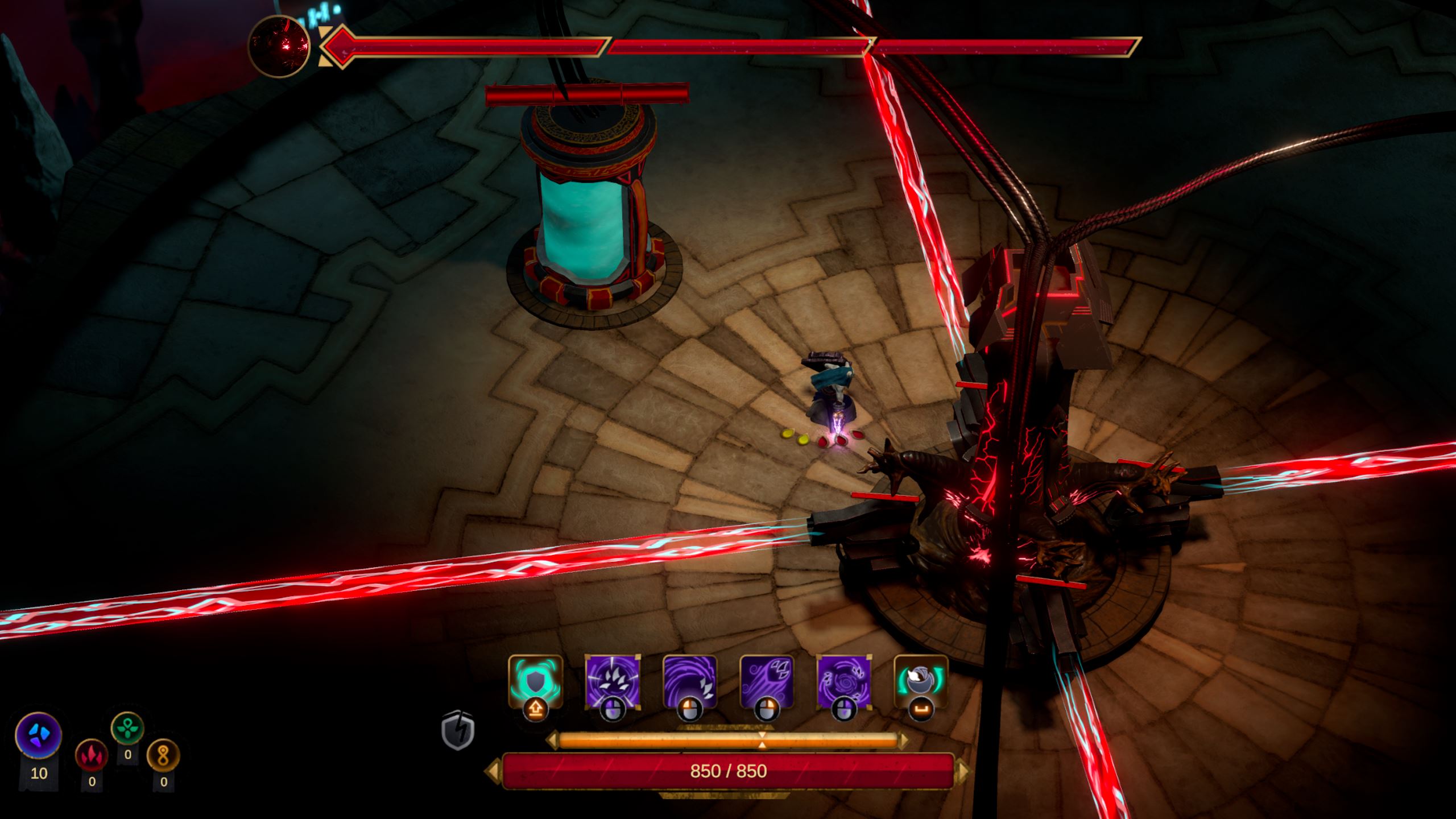Choose the green leaf resource orb
This screenshot has width=1456, height=819.
[127, 729]
